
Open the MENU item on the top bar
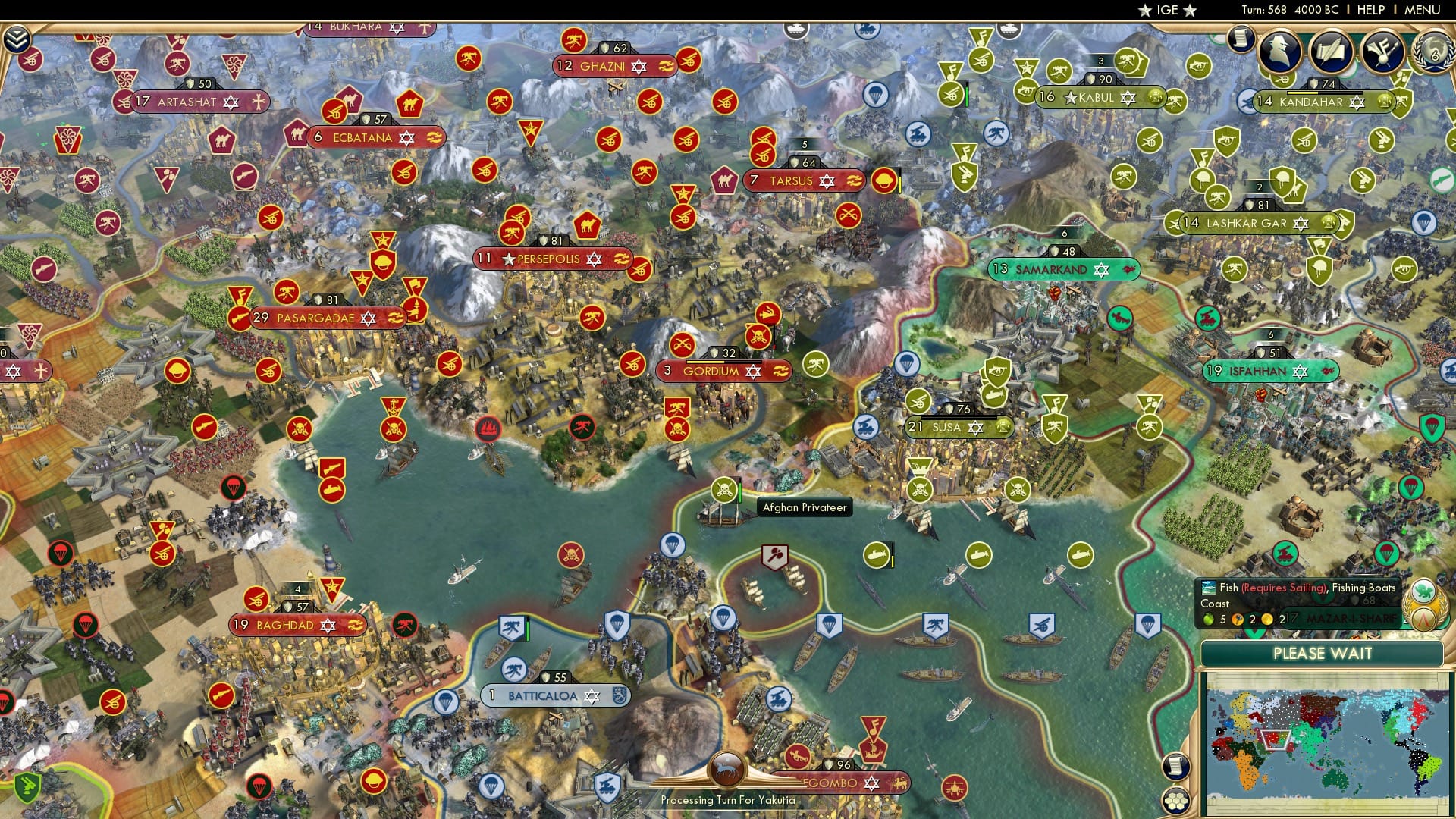pos(1424,10)
